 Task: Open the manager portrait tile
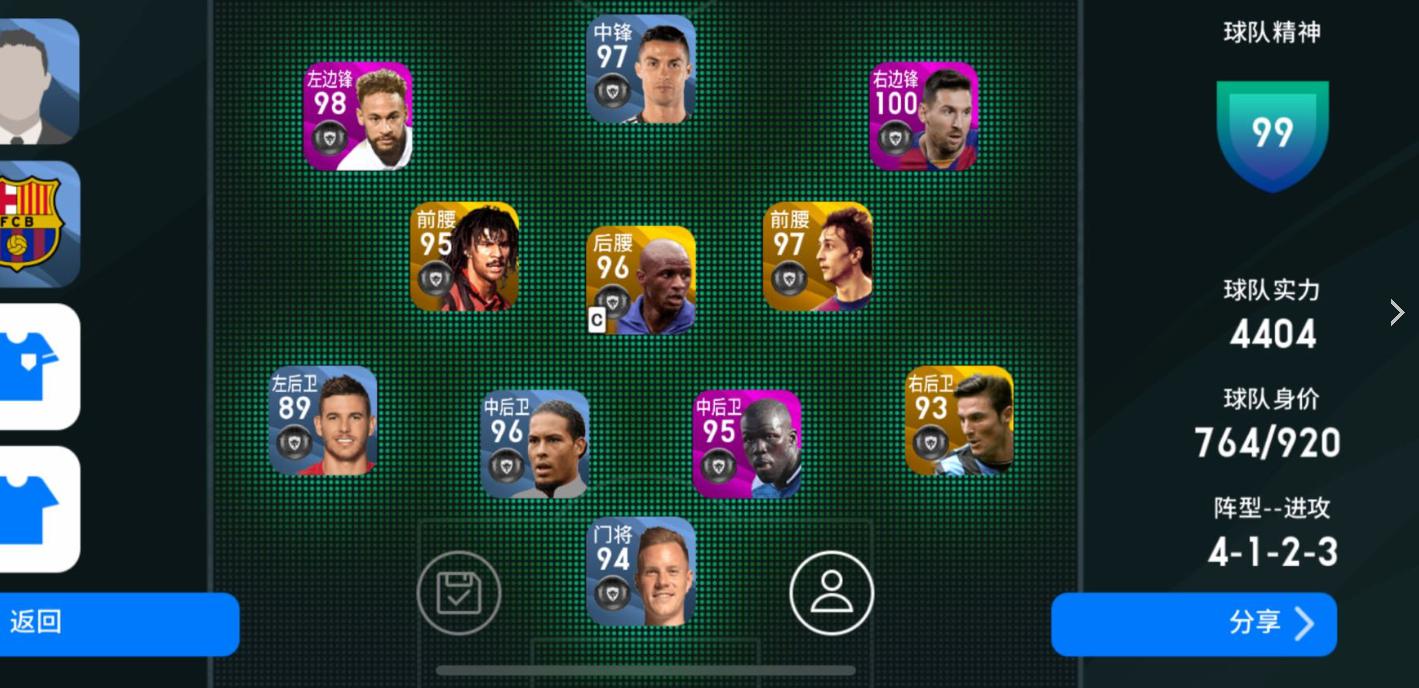pyautogui.click(x=38, y=81)
